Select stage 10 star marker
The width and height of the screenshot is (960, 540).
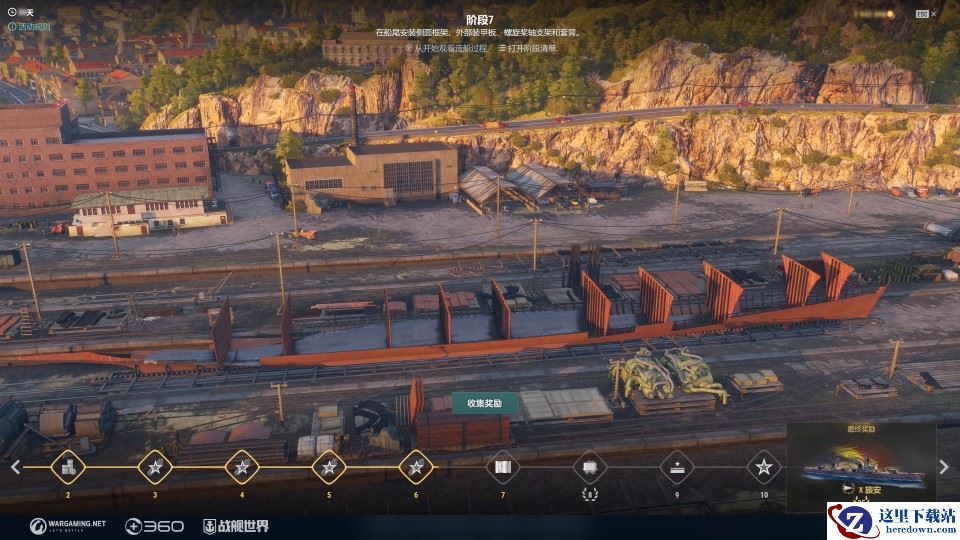tap(764, 467)
